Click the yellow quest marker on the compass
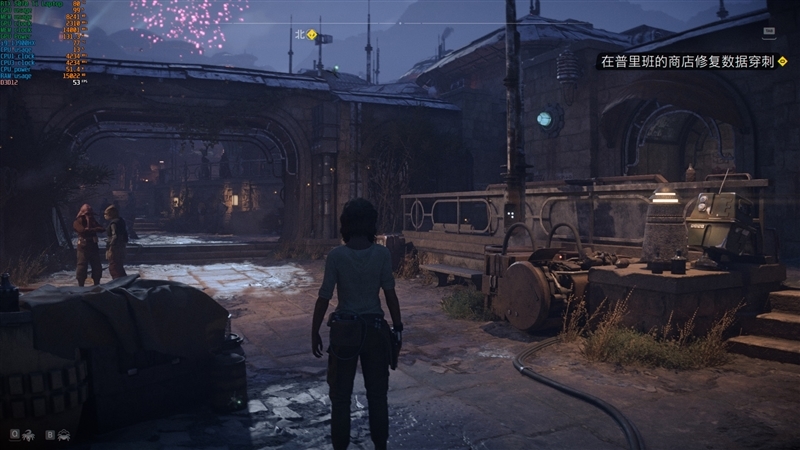 tap(312, 34)
